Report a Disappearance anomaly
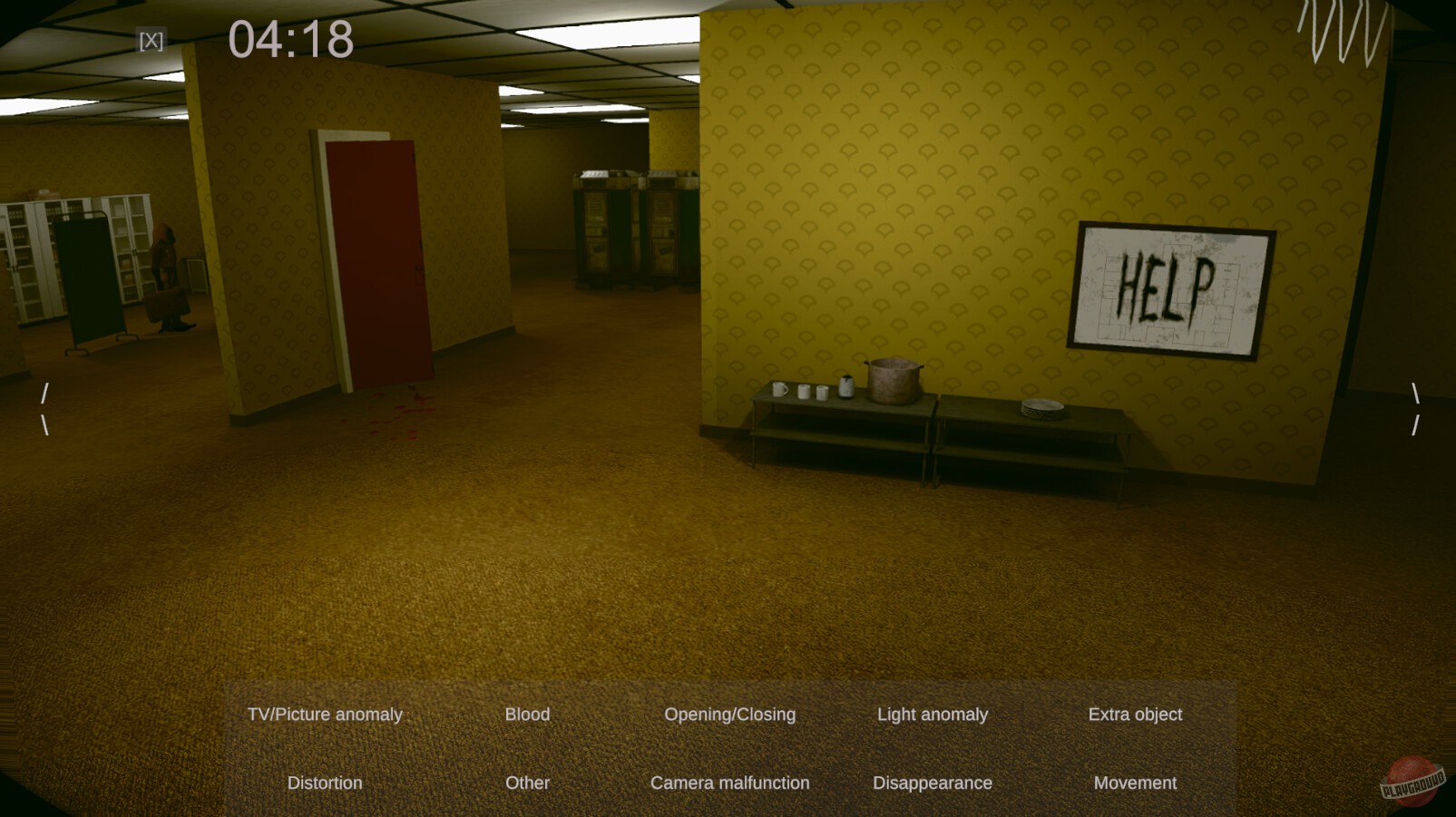 coord(933,783)
